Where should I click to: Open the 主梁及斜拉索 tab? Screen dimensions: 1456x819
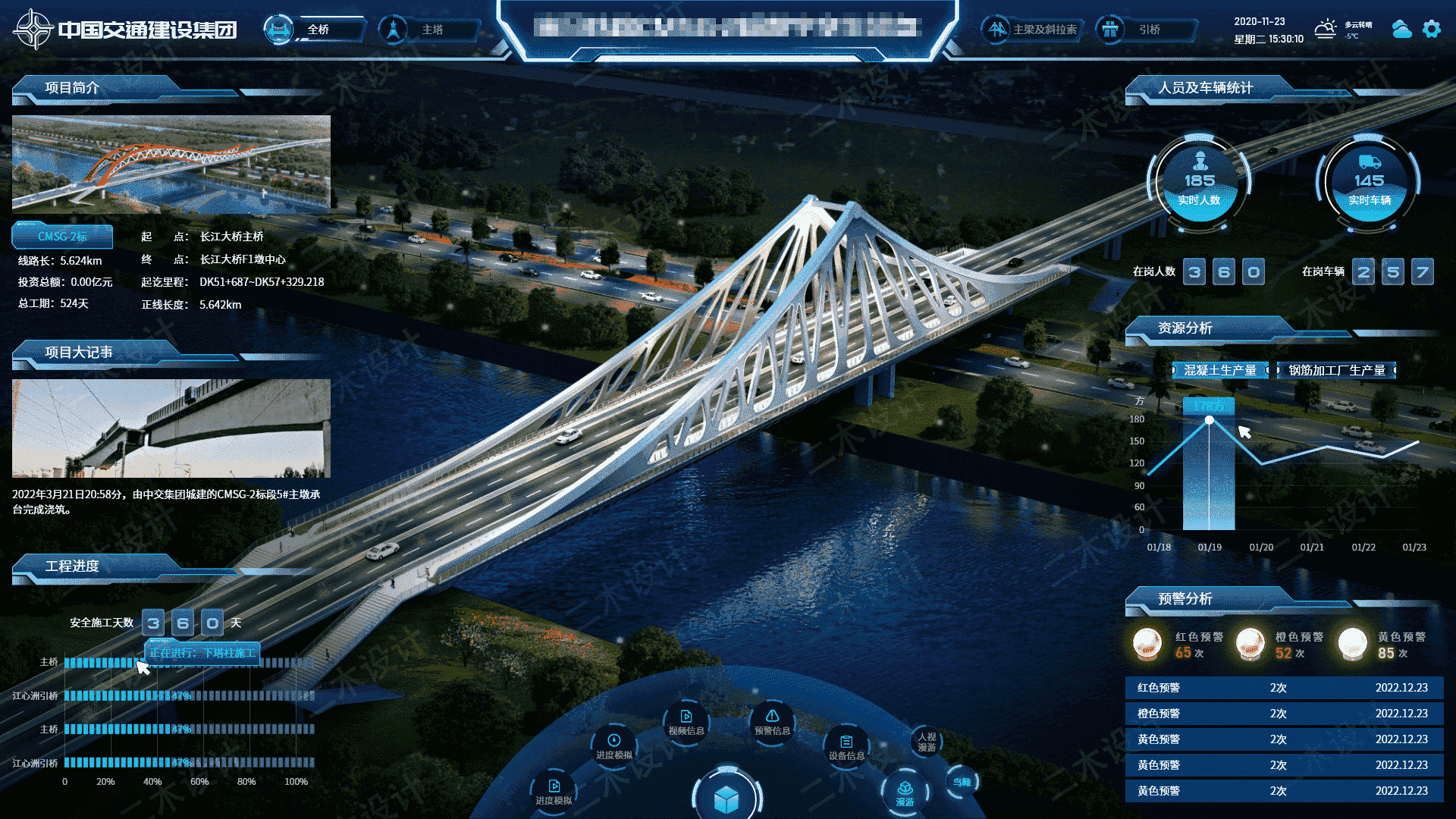point(1043,30)
